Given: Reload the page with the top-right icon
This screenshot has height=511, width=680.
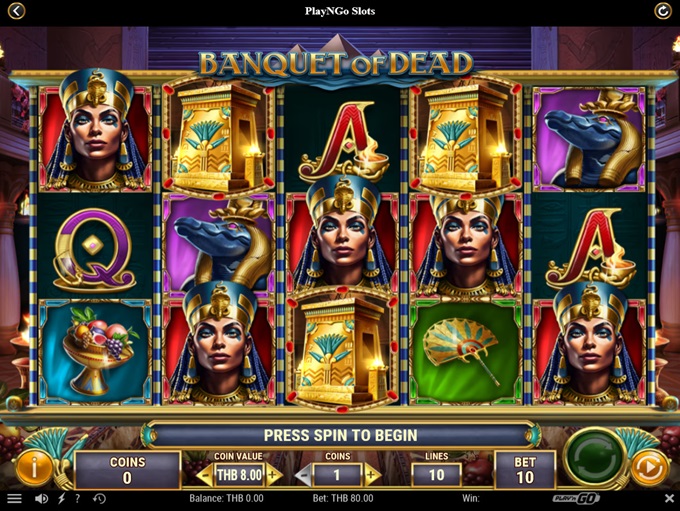Looking at the screenshot, I should pyautogui.click(x=662, y=11).
